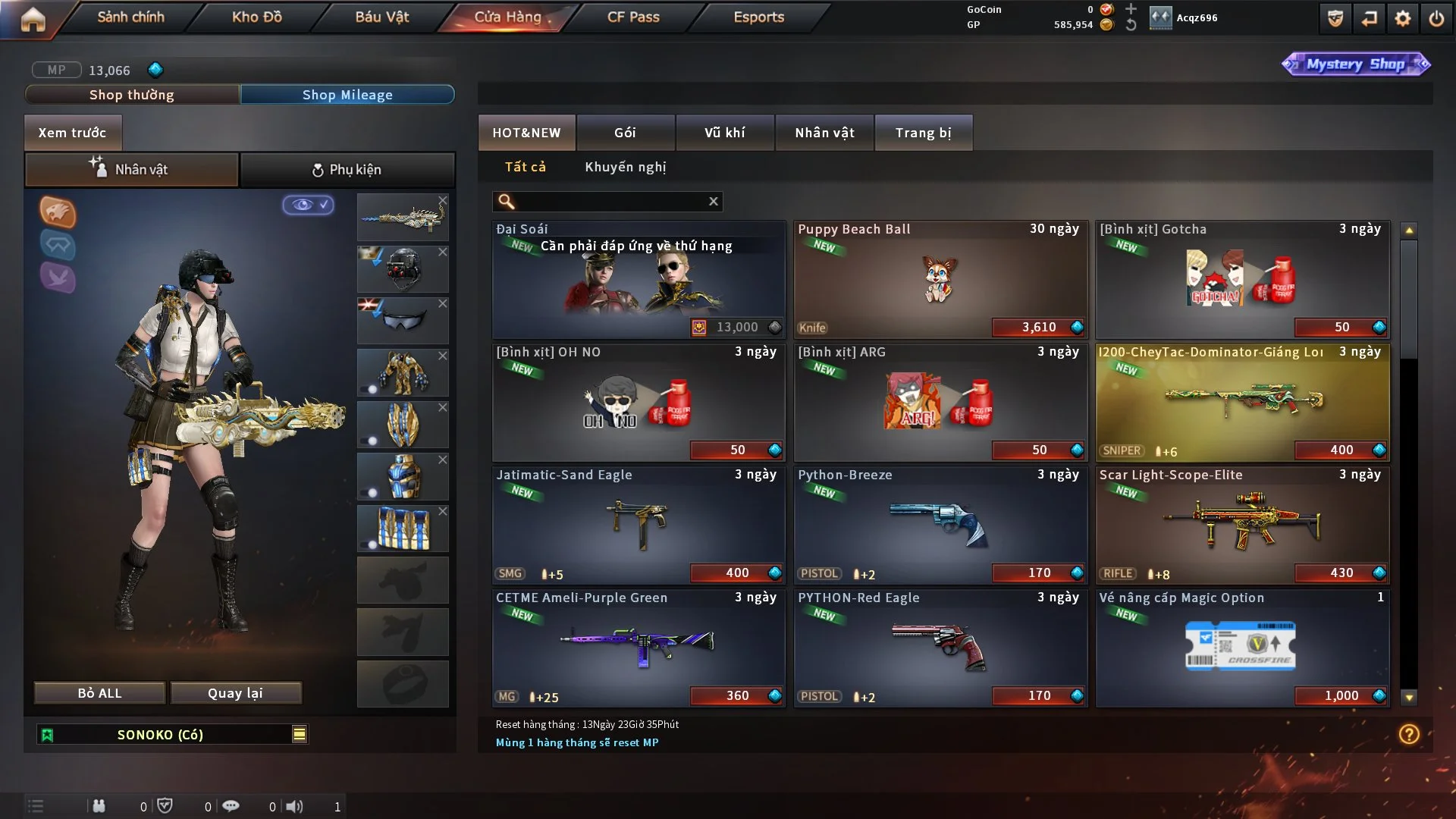Switch to the Shop thường tab
This screenshot has width=1456, height=819.
coord(132,95)
